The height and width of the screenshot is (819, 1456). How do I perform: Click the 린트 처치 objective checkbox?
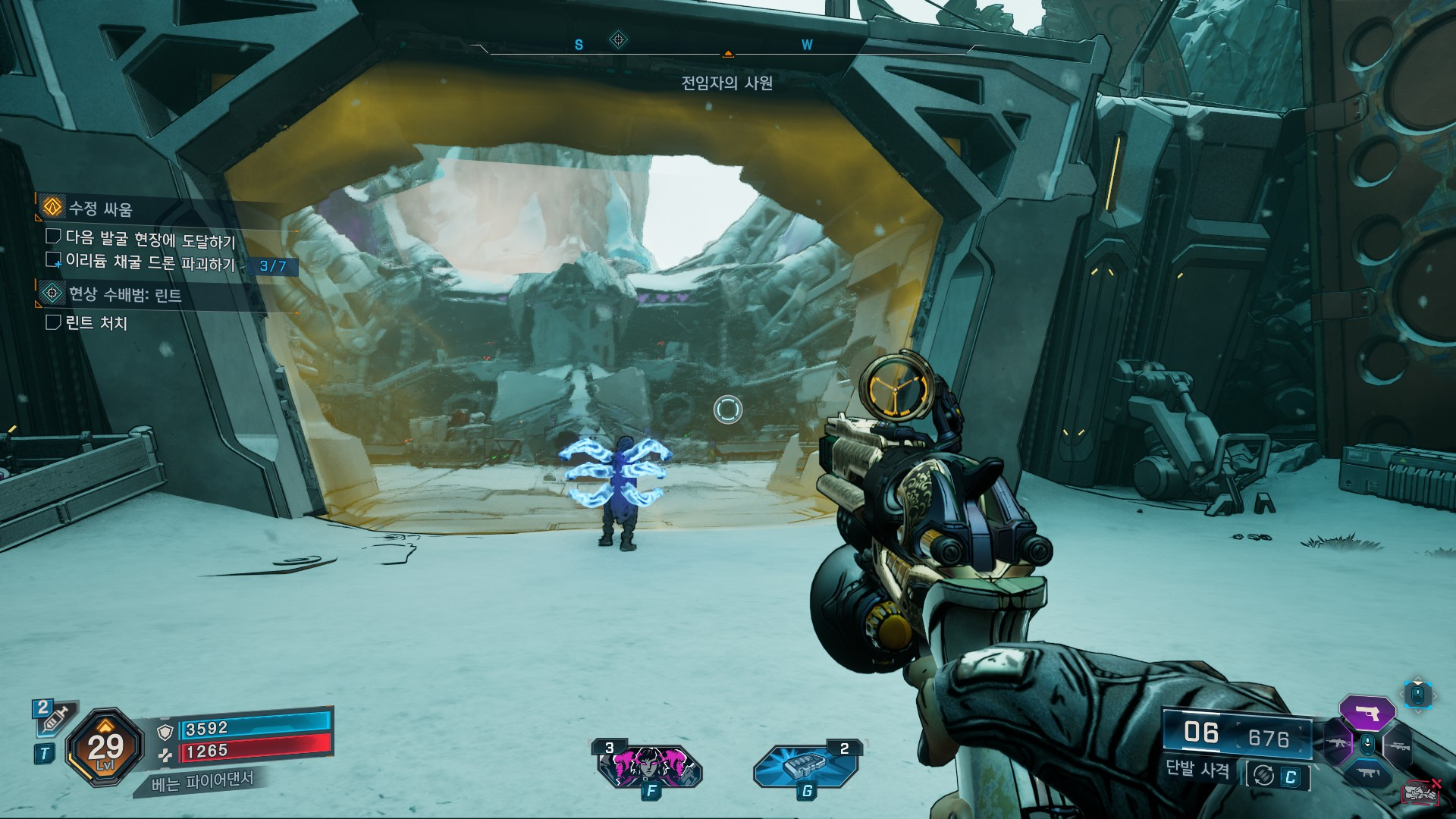coord(53,322)
